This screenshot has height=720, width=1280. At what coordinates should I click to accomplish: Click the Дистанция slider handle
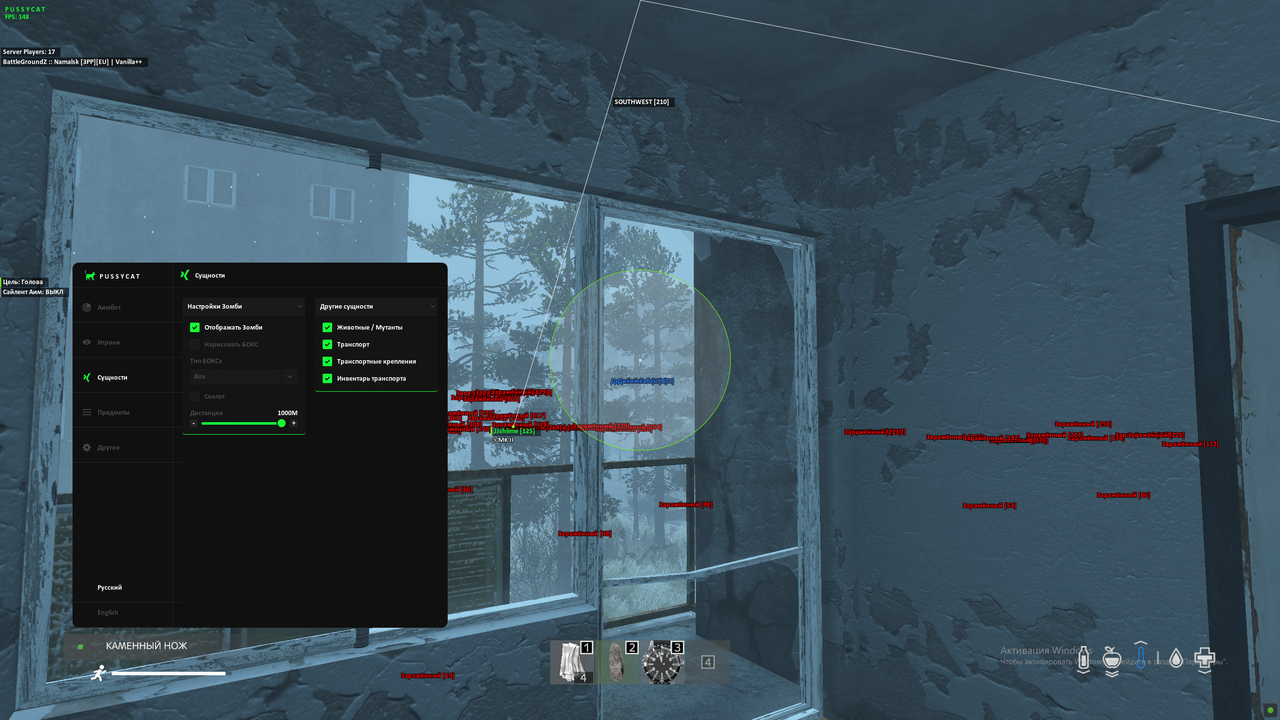[283, 424]
